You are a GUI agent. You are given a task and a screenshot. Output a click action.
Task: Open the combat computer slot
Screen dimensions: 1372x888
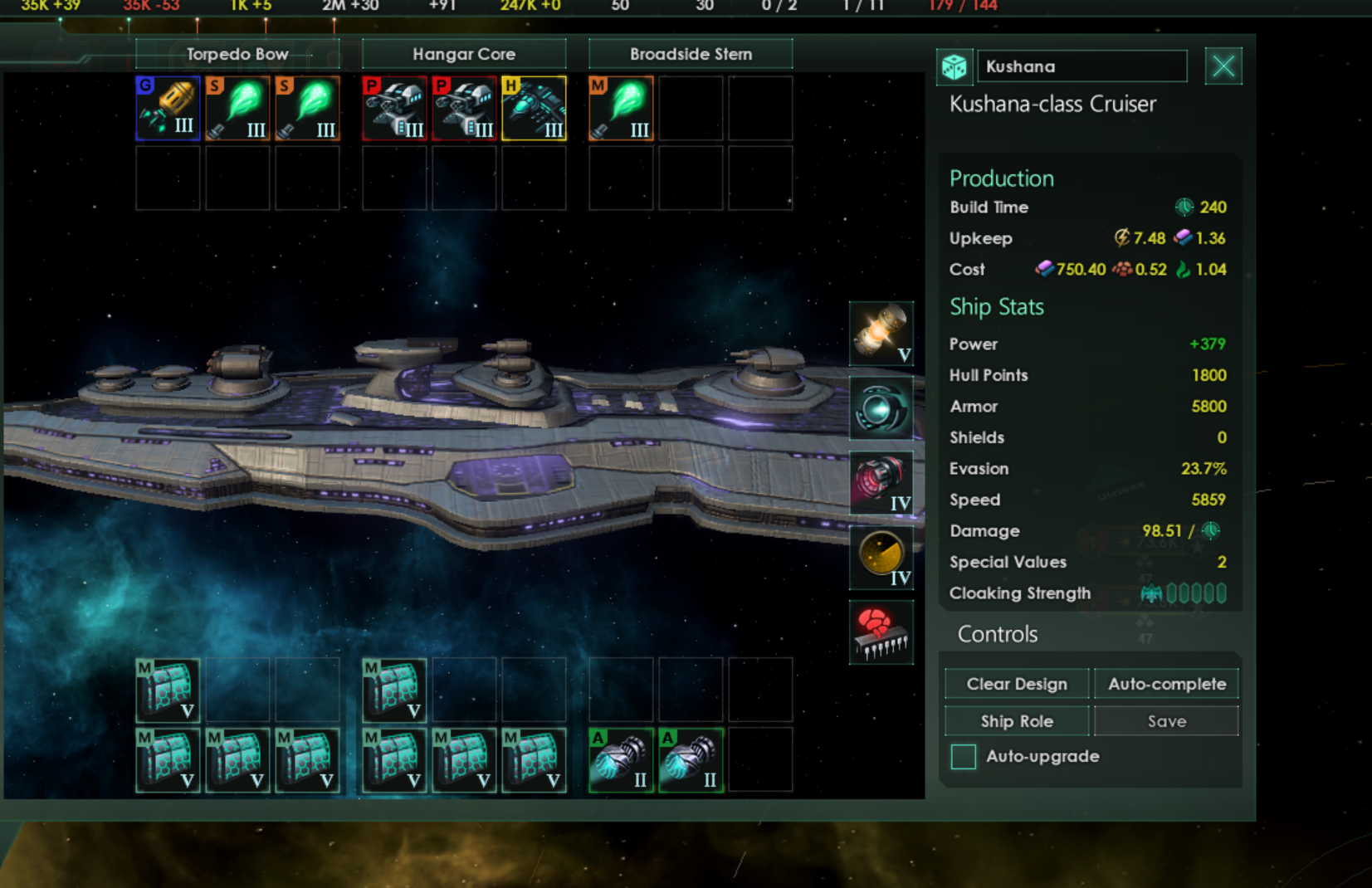[881, 632]
